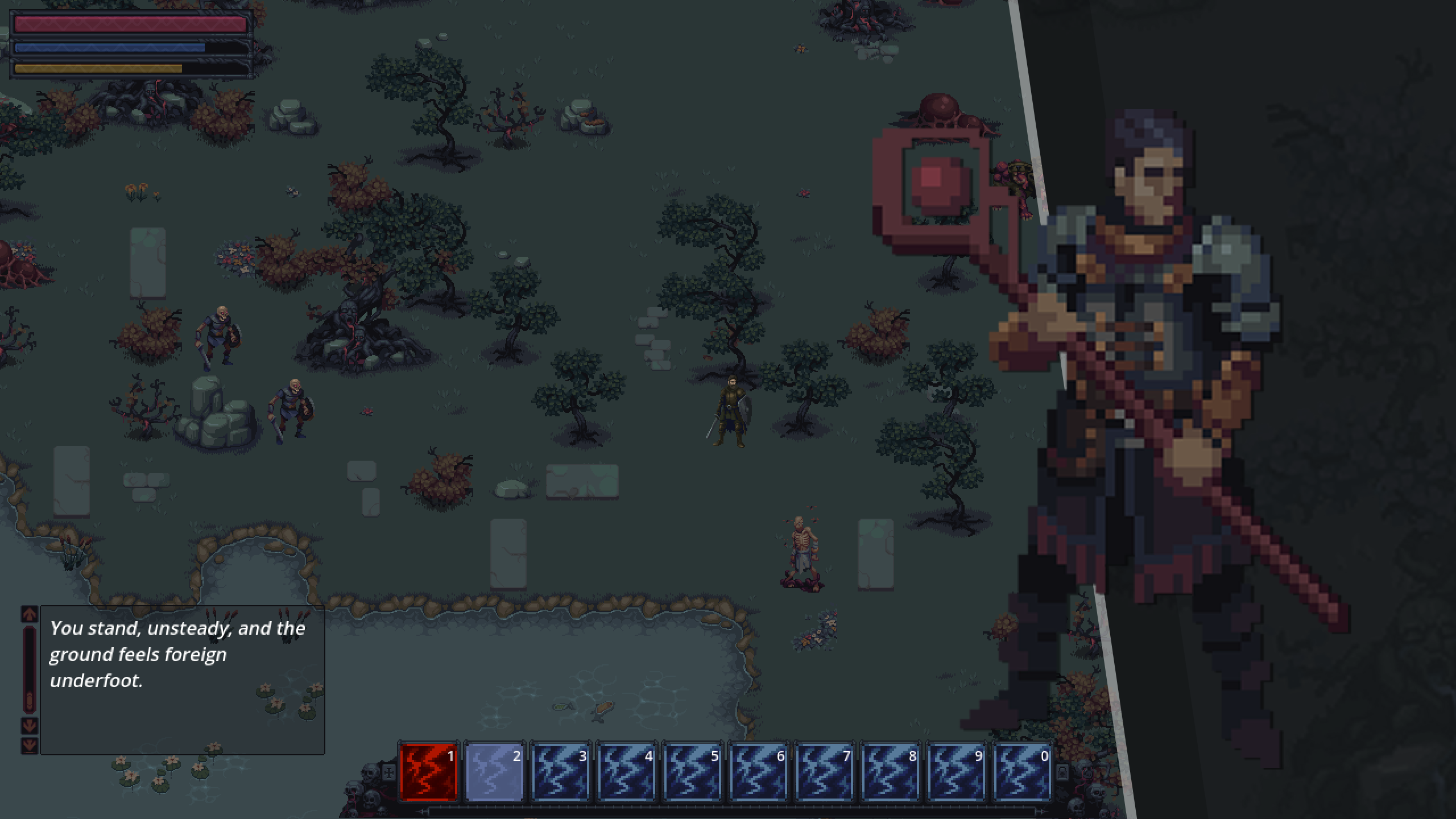Click the move handle left of the hotbar
Viewport: 1456px width, 819px height.
click(389, 772)
